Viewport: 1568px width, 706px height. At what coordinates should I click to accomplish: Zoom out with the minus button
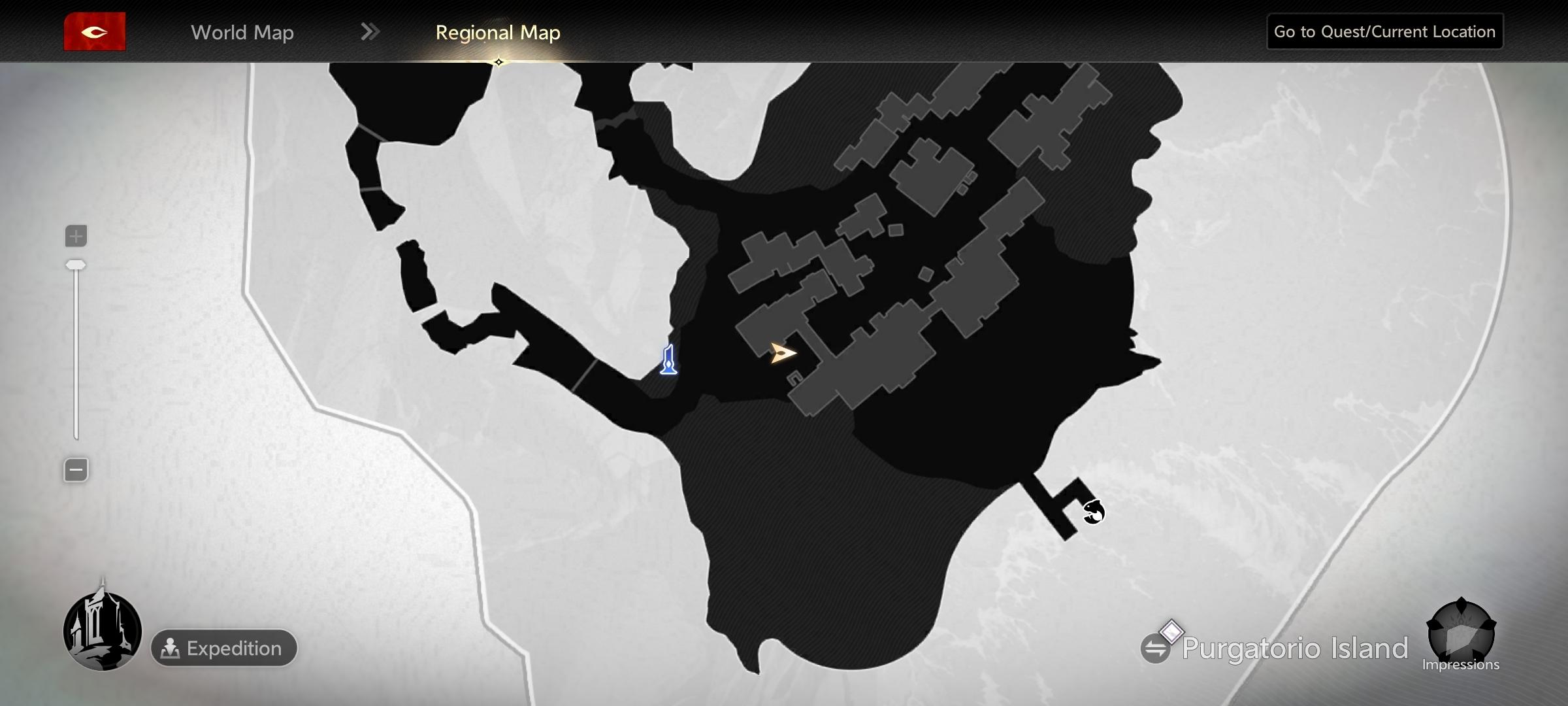(76, 469)
